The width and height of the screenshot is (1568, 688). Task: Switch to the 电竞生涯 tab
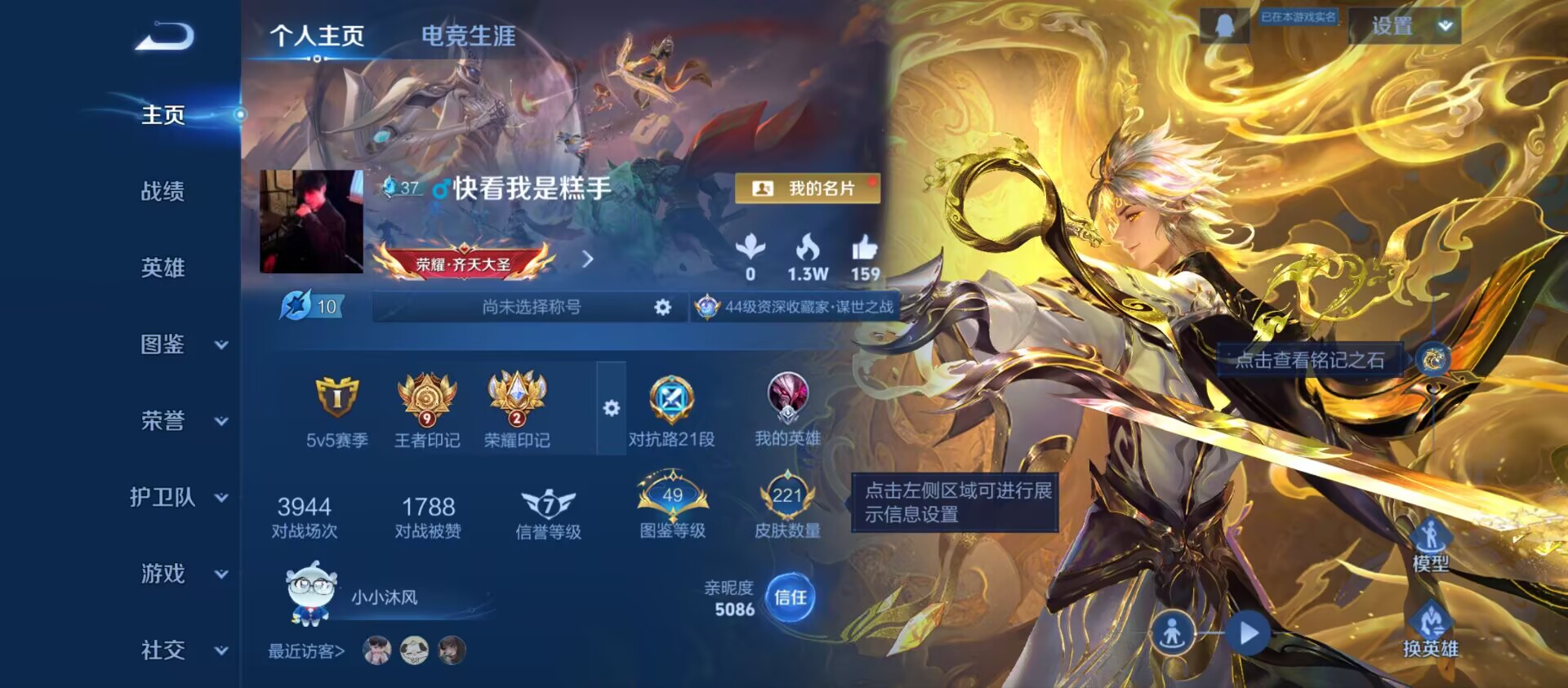point(467,37)
